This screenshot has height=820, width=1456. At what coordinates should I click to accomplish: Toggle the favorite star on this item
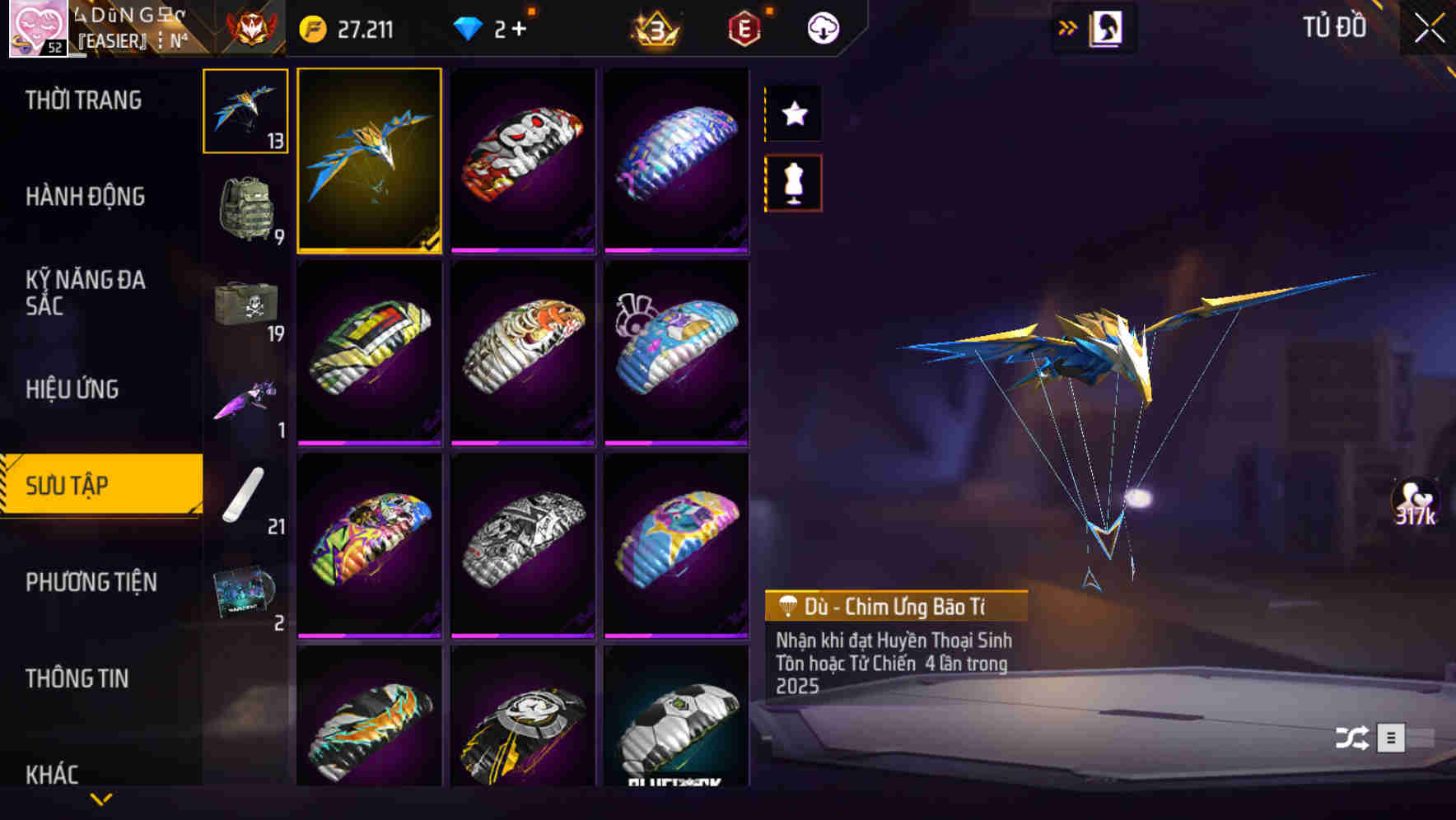793,113
